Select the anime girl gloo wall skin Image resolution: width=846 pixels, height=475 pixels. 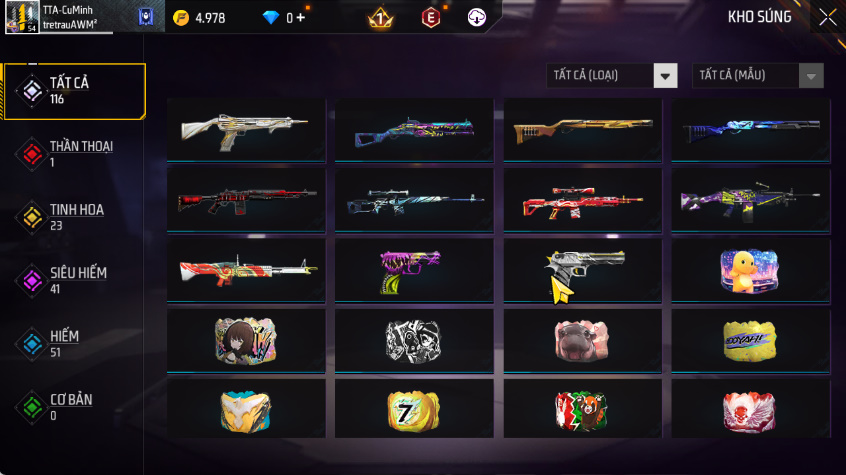(246, 340)
